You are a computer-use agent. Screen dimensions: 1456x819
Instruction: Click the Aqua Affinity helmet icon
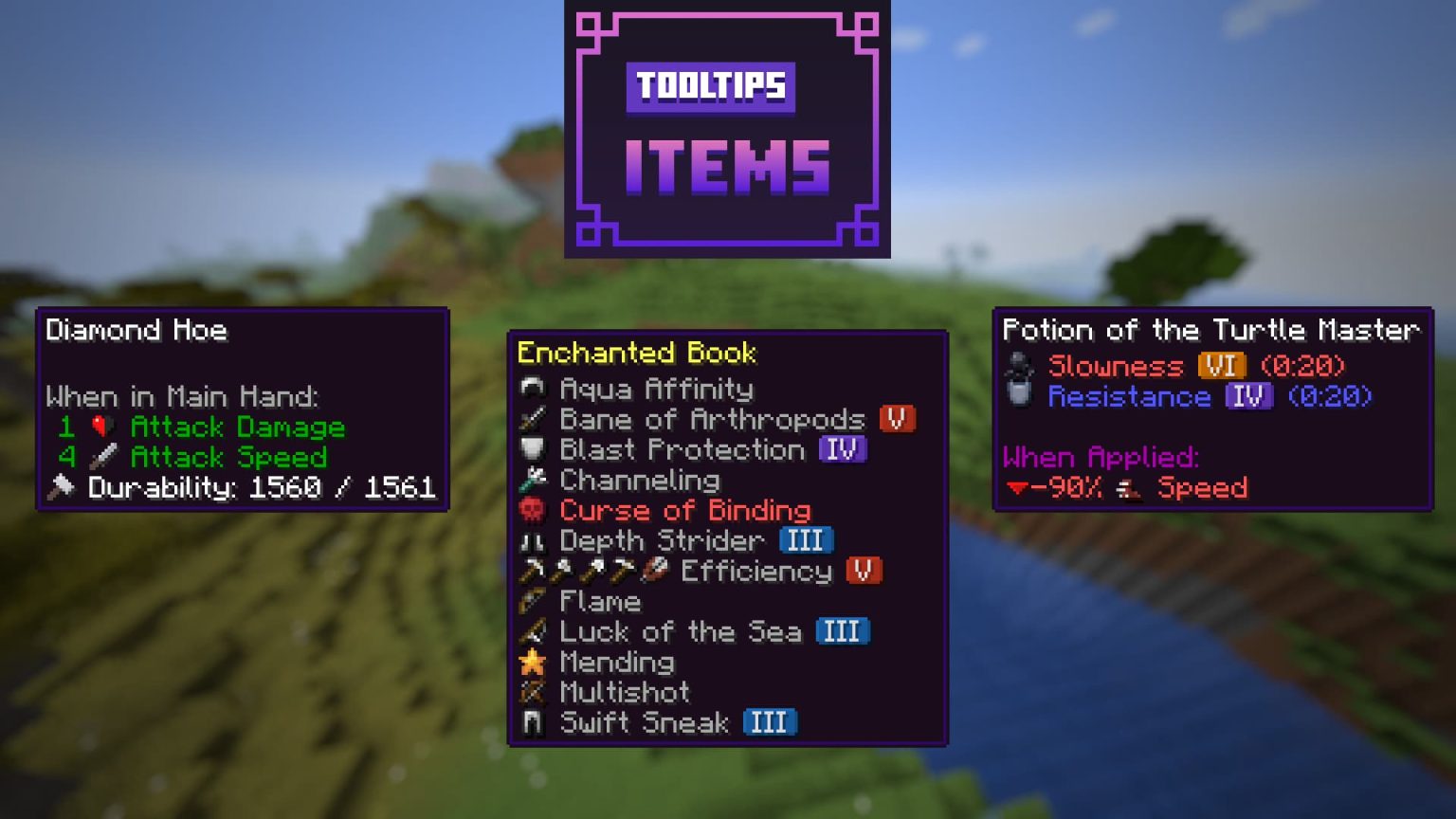pos(534,389)
